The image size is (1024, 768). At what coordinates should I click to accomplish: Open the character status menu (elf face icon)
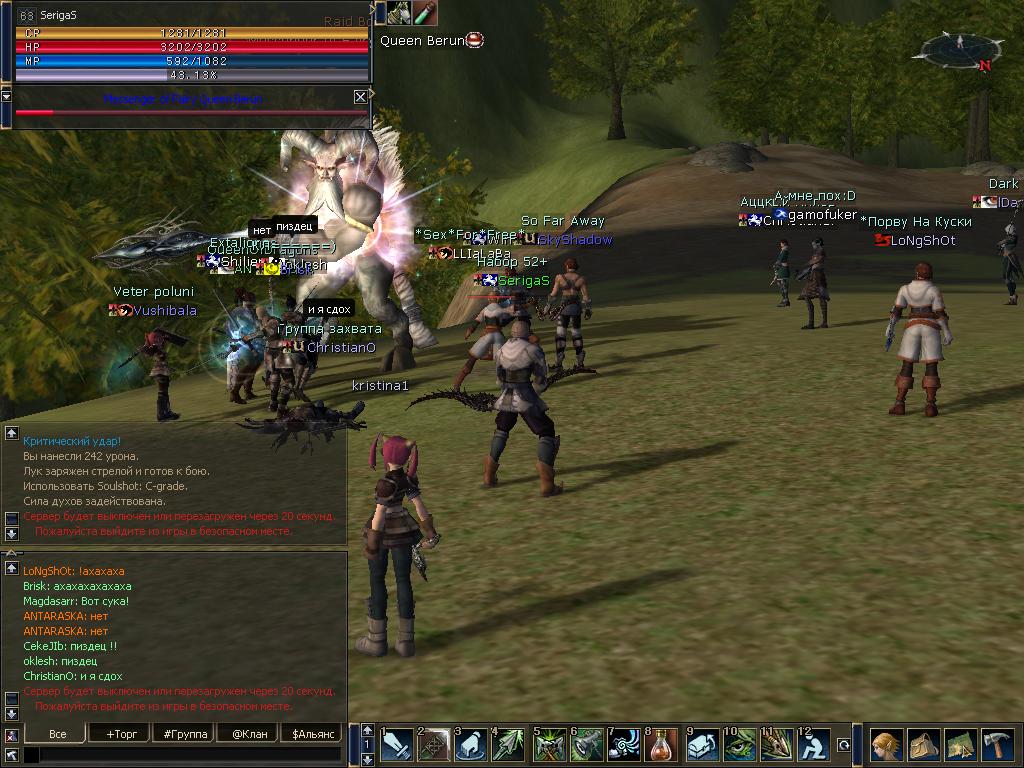886,746
